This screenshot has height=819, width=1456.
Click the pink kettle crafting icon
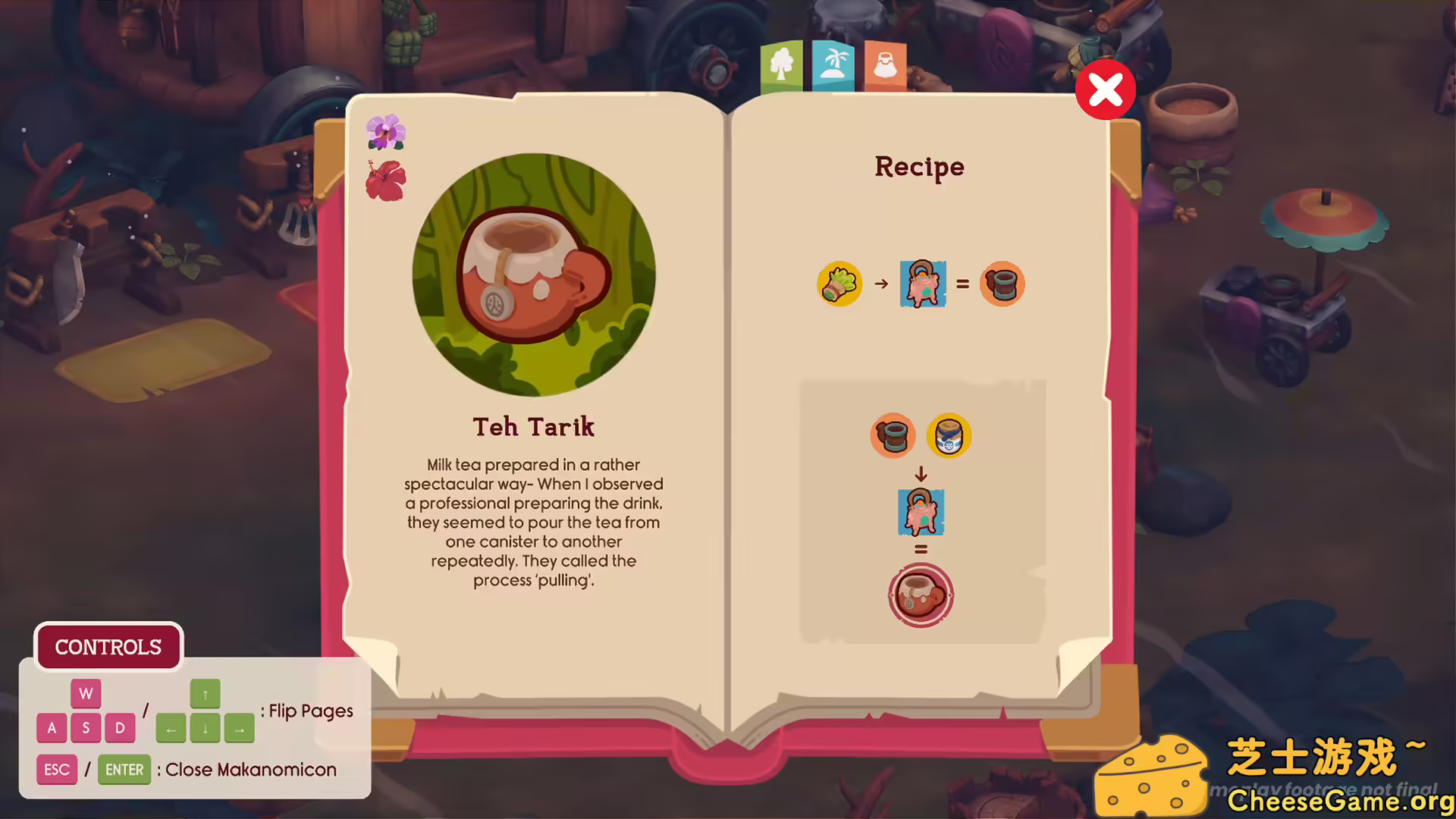[922, 284]
